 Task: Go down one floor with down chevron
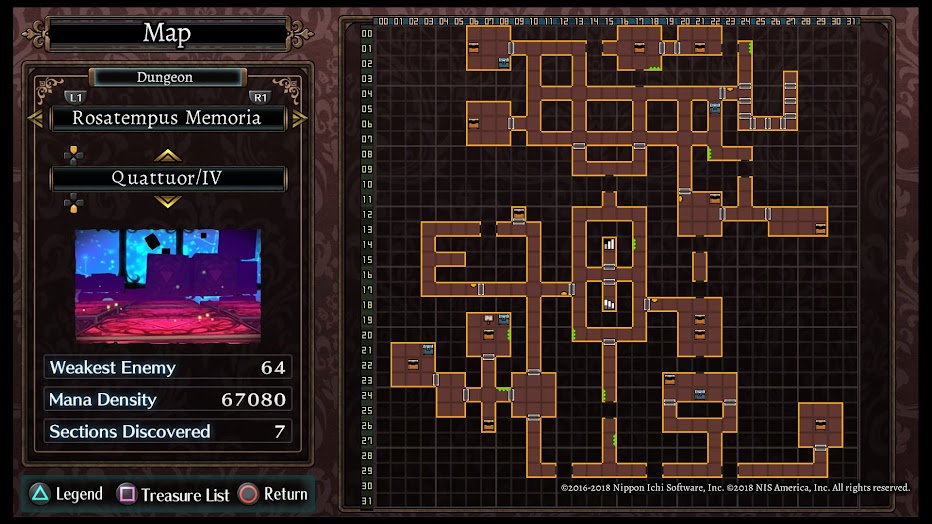pos(167,202)
